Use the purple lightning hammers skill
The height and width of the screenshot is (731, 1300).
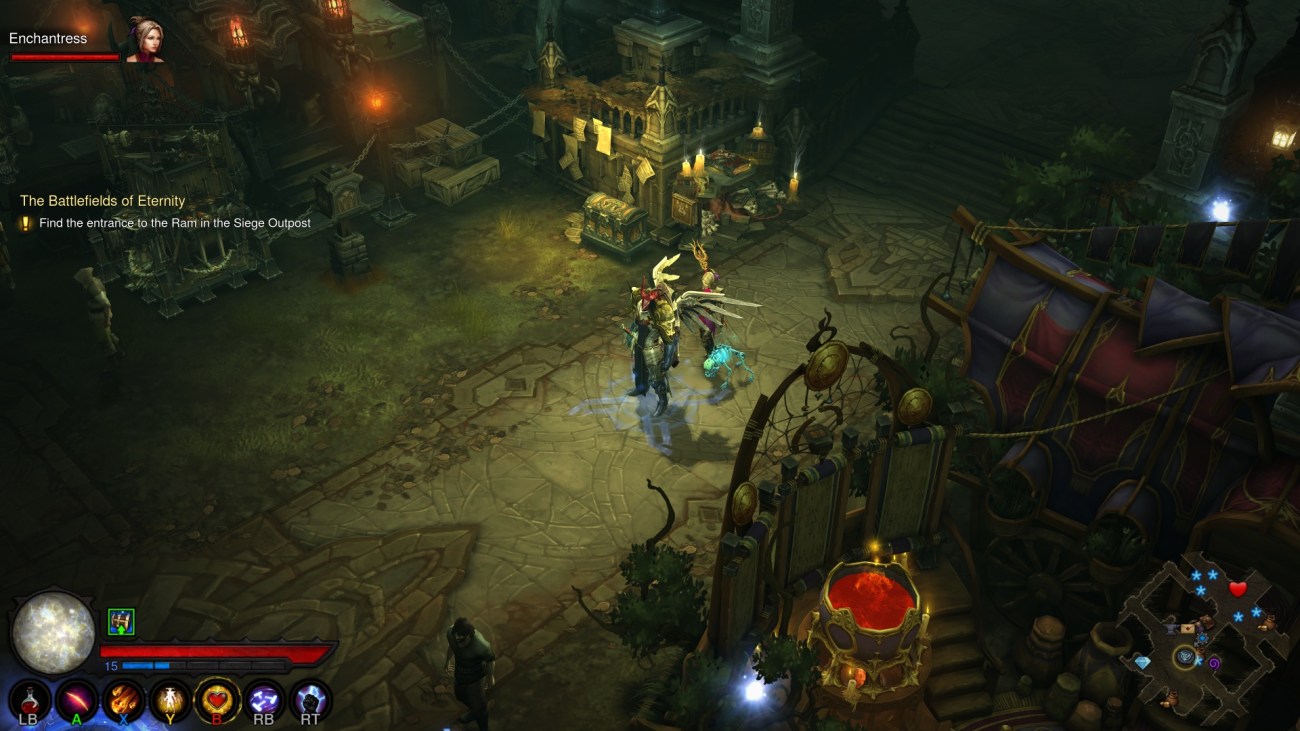(x=264, y=699)
